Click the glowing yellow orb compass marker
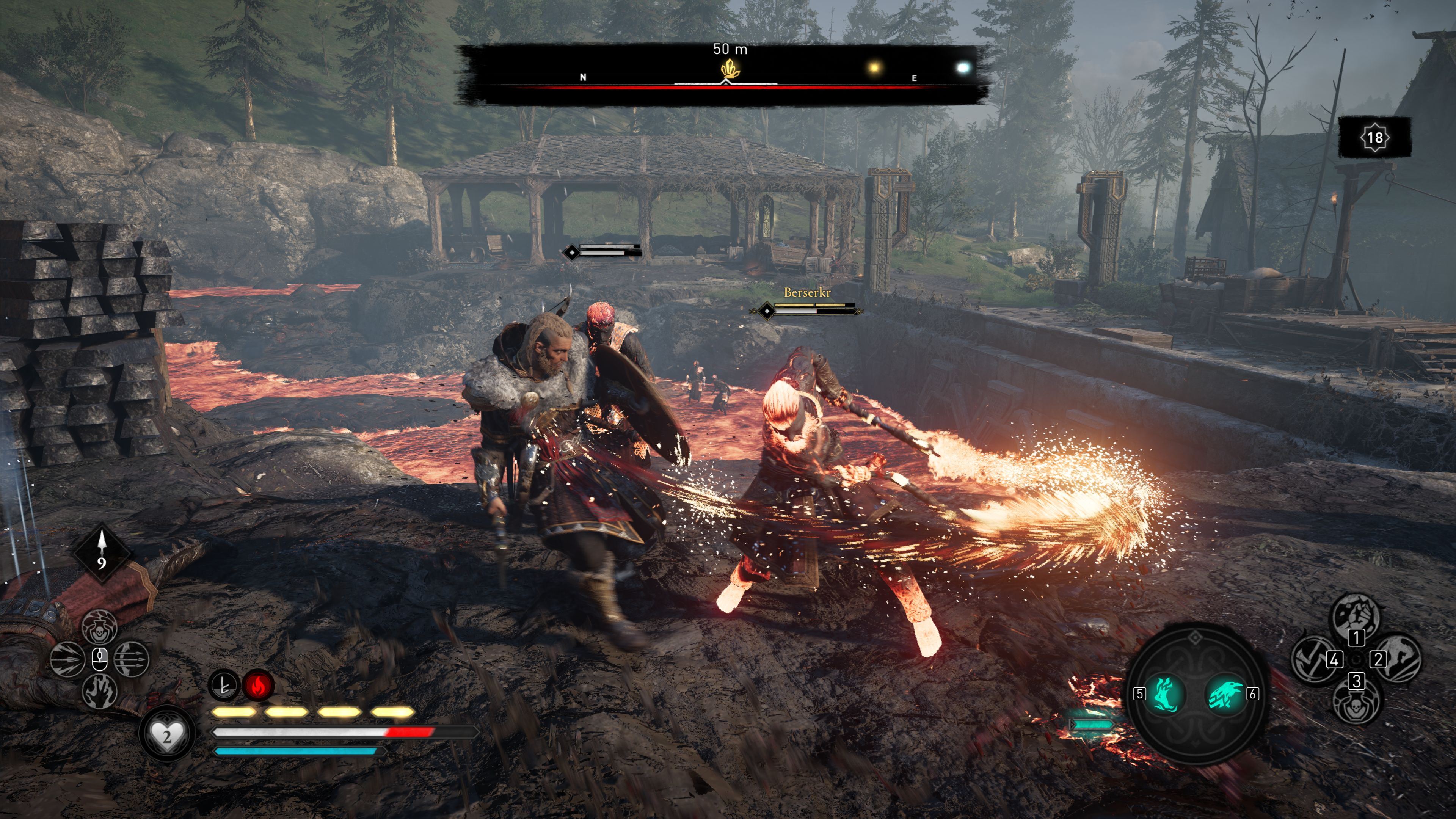Viewport: 1456px width, 819px height. pos(874,68)
